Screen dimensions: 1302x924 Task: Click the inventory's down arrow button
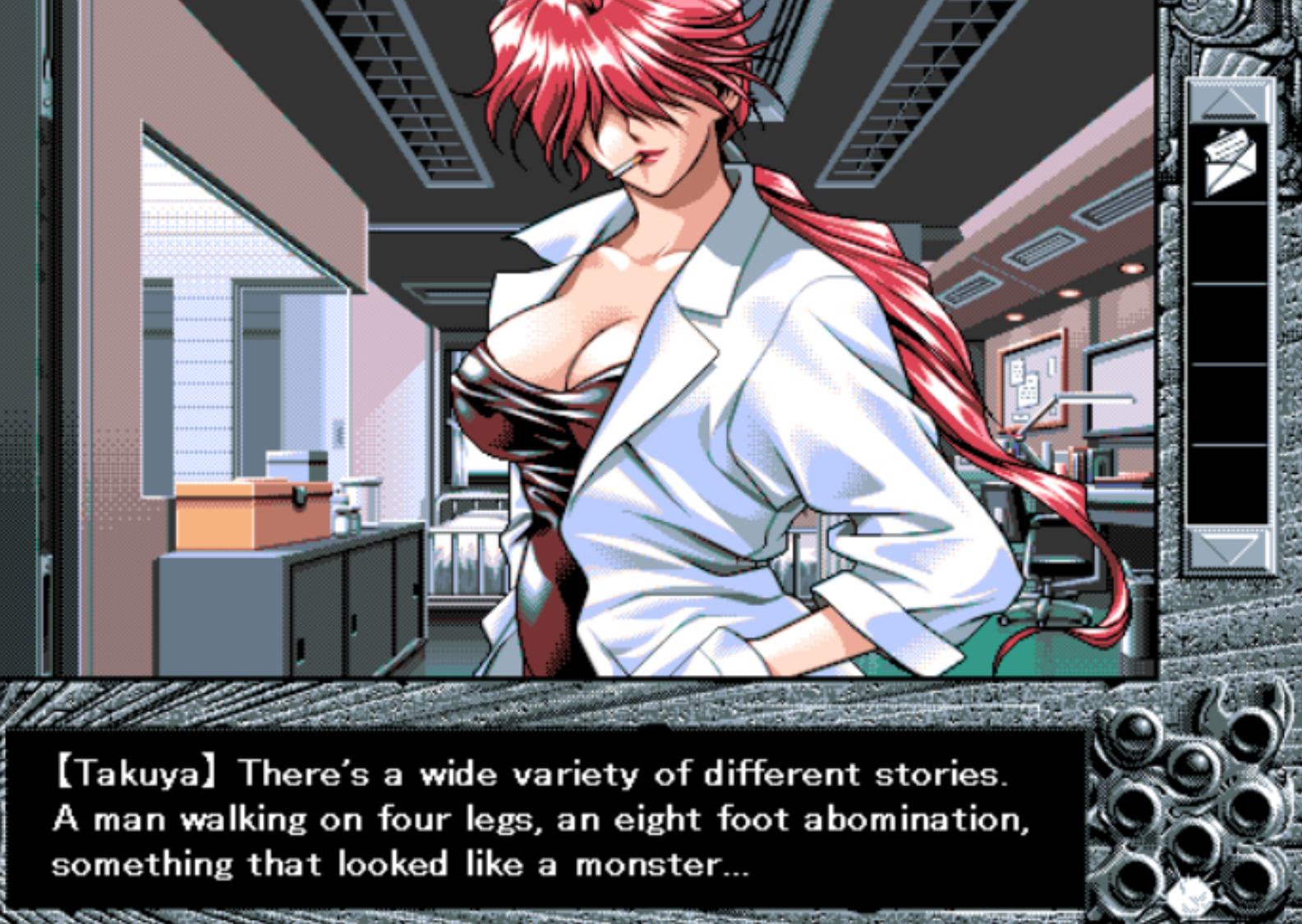pyautogui.click(x=1228, y=546)
